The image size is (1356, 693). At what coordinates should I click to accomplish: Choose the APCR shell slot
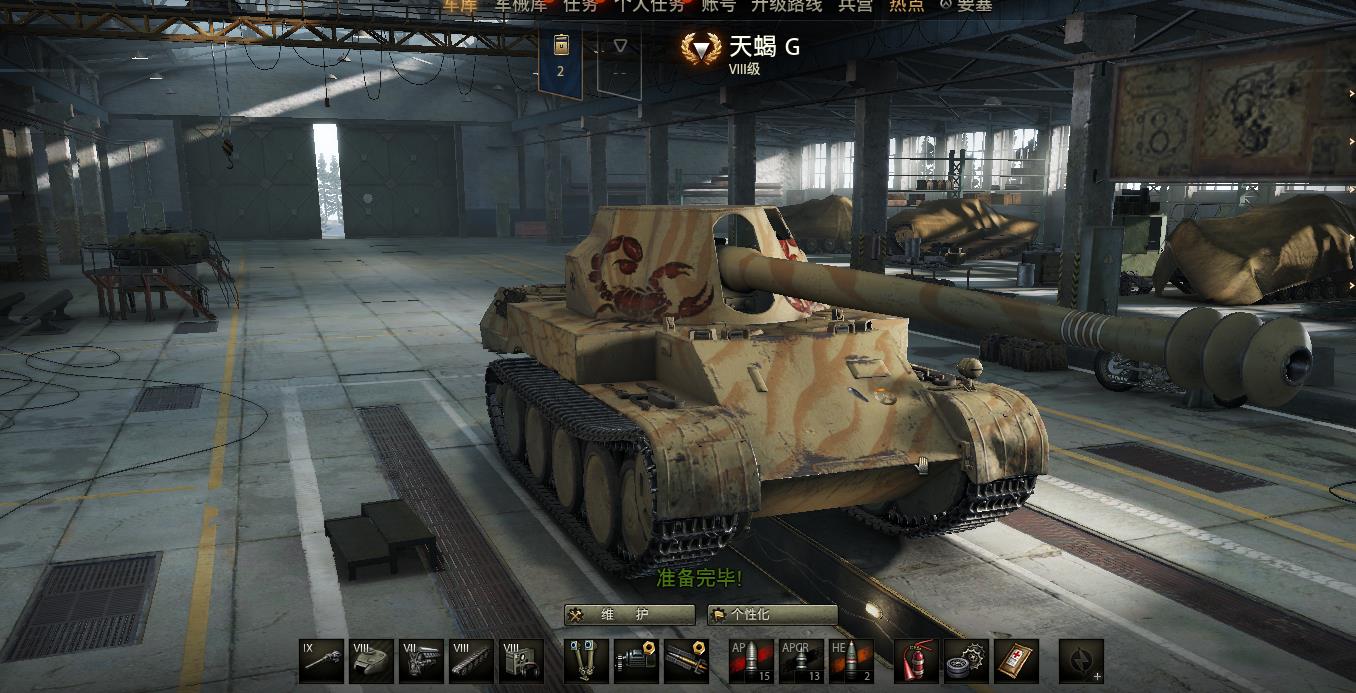pos(801,661)
